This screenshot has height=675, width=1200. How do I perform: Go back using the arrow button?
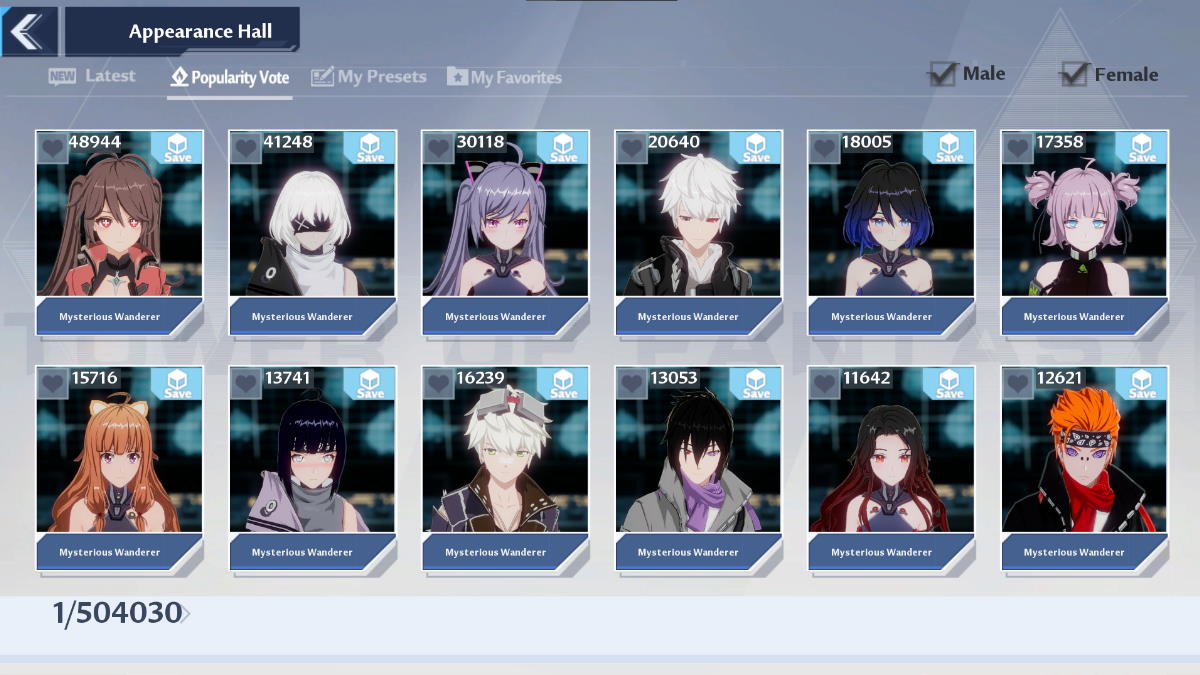point(27,31)
